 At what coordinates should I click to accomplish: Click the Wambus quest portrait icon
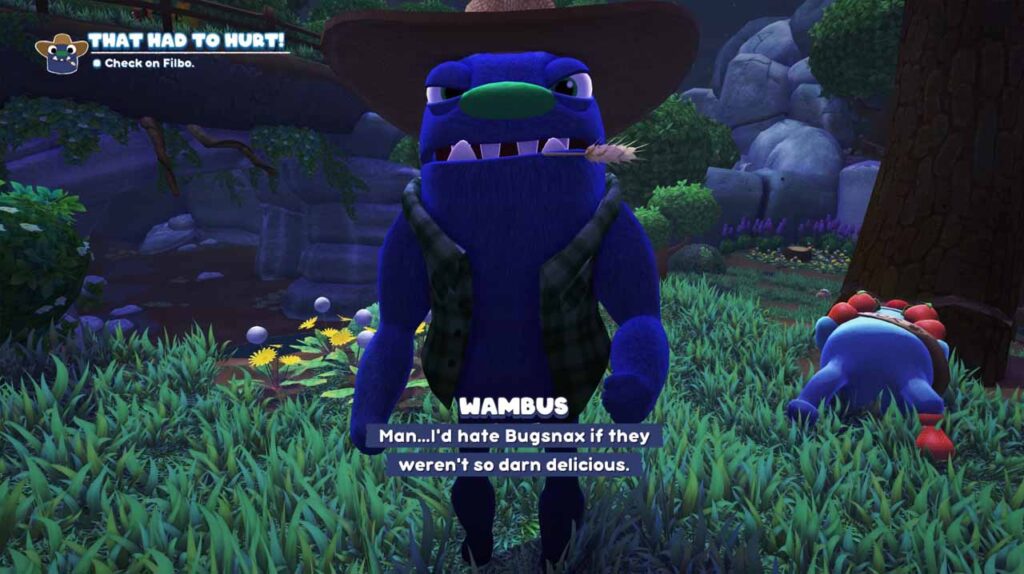click(x=60, y=53)
